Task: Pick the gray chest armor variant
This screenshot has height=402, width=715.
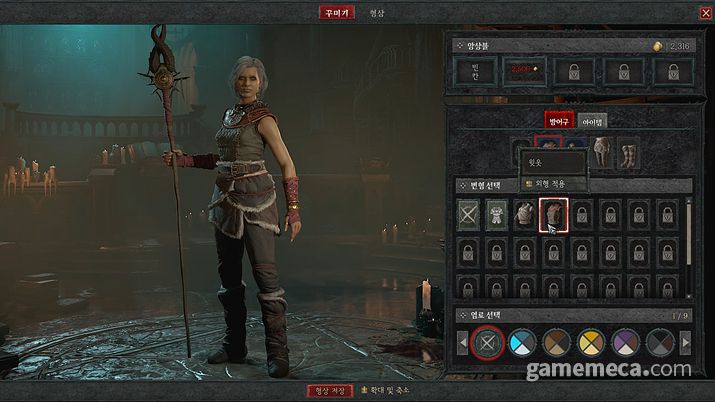Action: pos(525,213)
